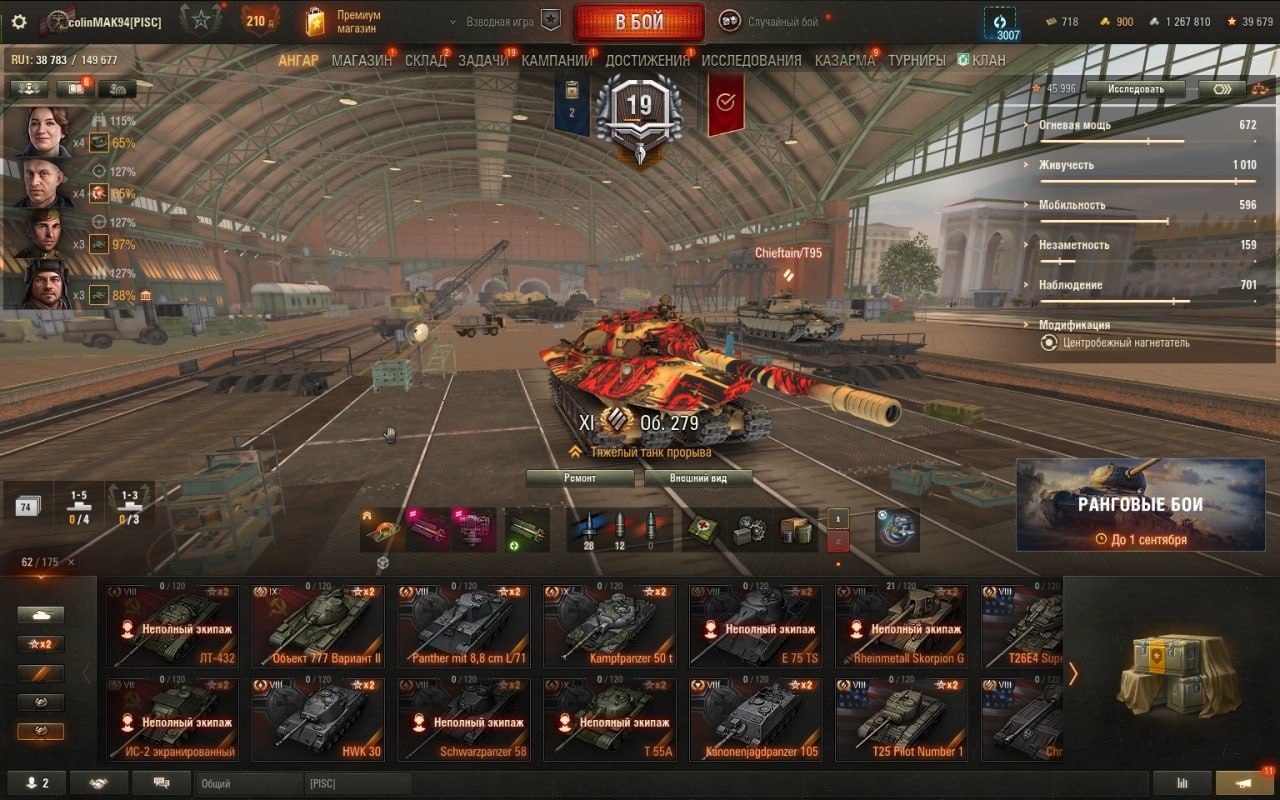The image size is (1280, 800).
Task: Click the Общий chat input field
Action: [x=247, y=784]
